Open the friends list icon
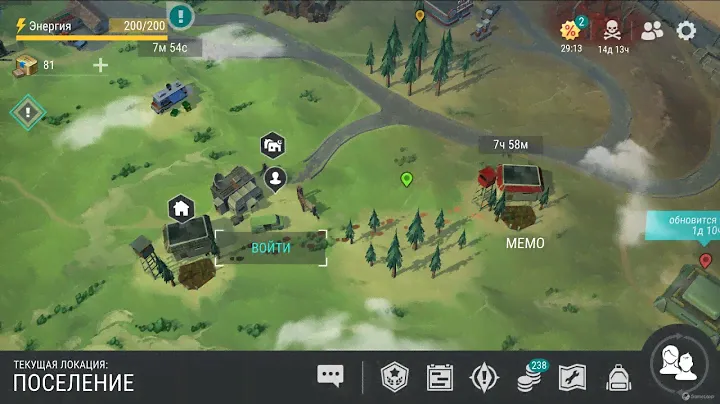720x404 pixels. [652, 30]
